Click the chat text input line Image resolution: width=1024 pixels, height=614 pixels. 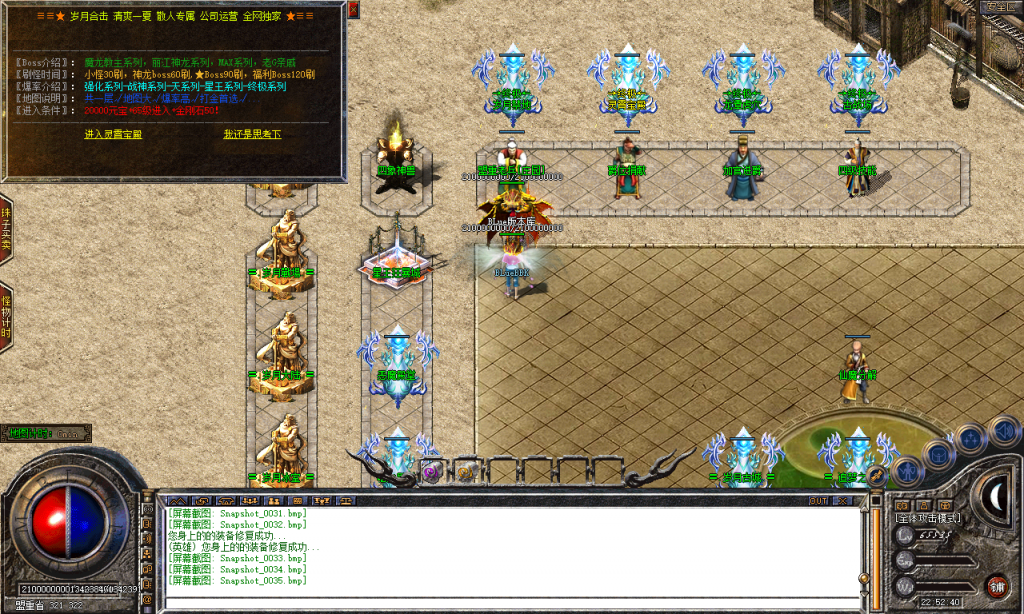coord(510,603)
